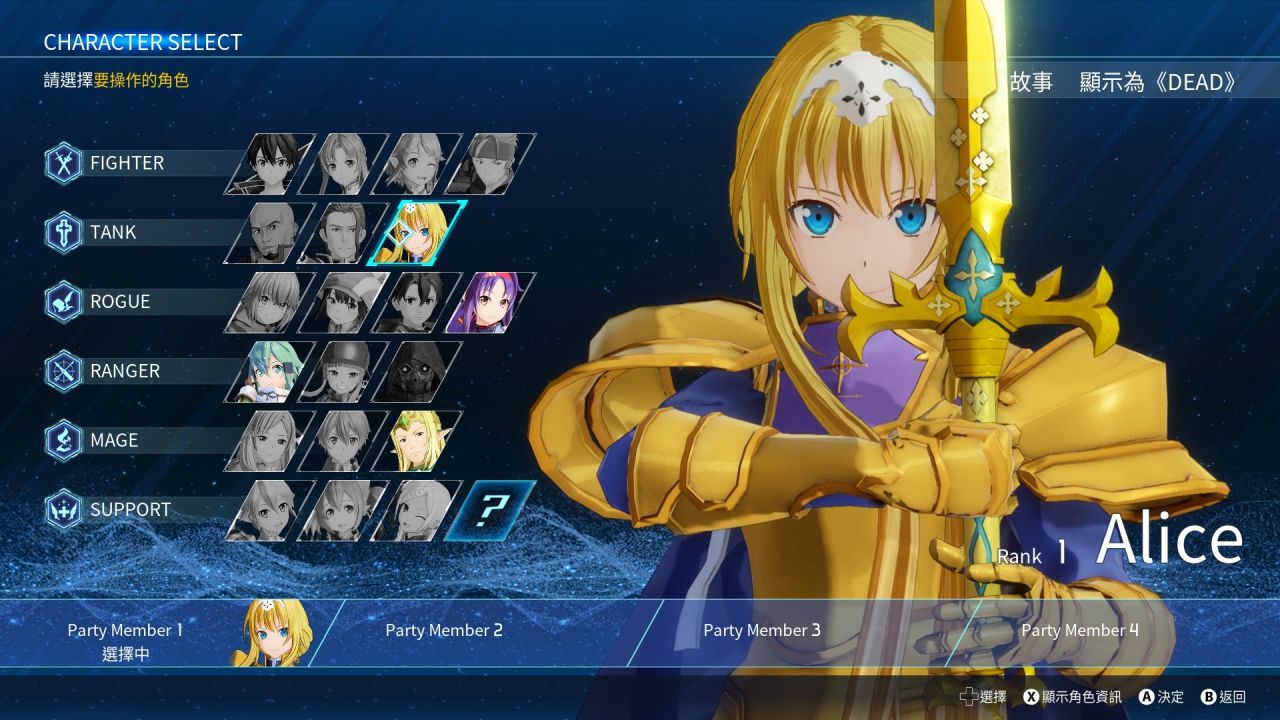The height and width of the screenshot is (720, 1280).
Task: Switch to the ROGUE role category
Action: tap(119, 301)
